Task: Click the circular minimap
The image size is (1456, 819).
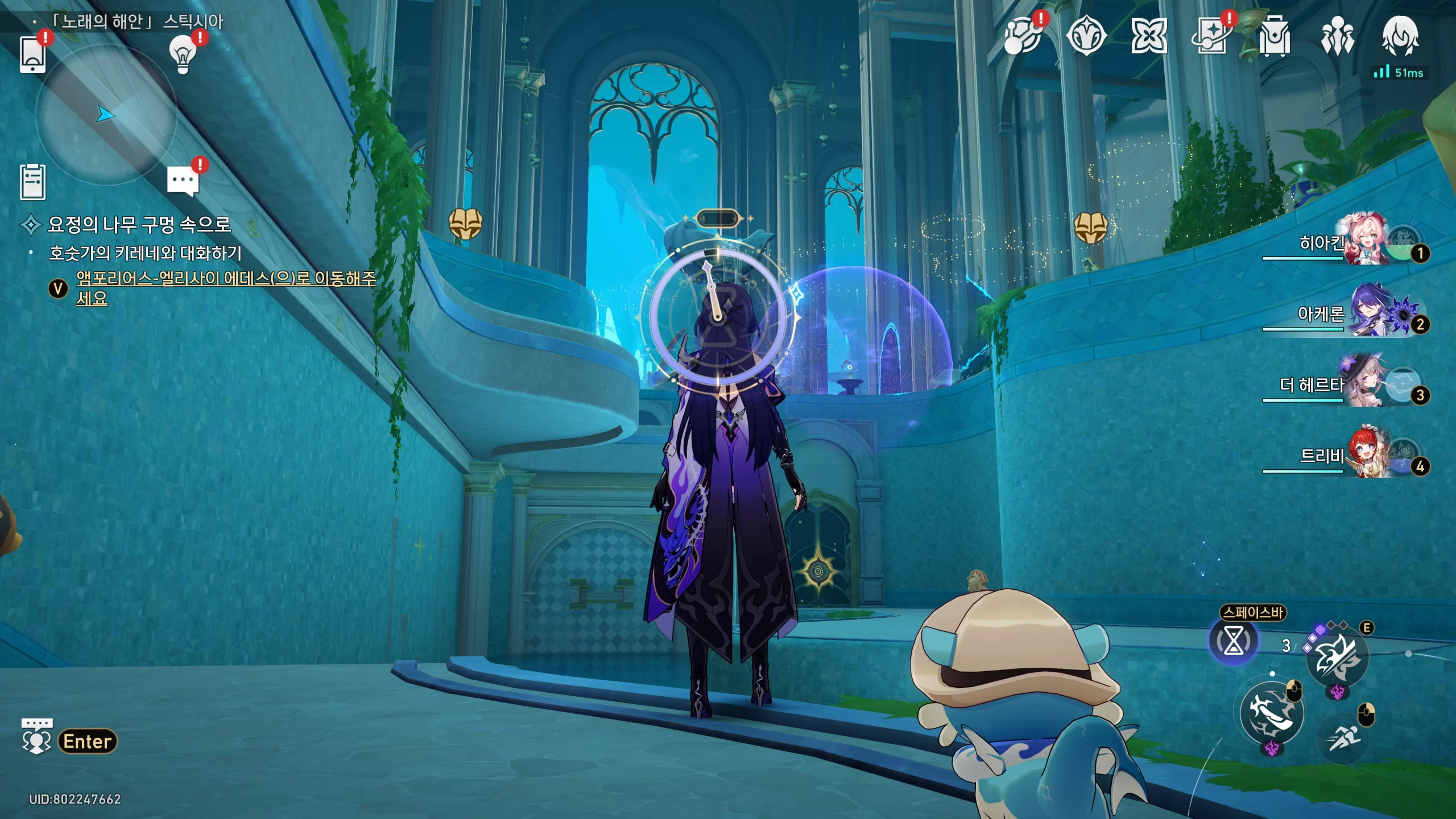Action: point(106,115)
